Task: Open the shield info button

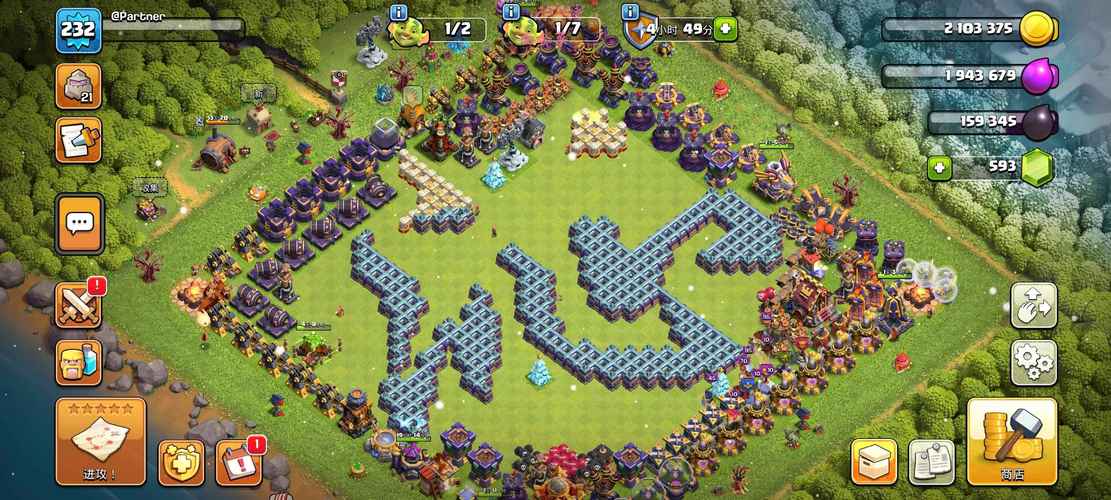Action: 630,12
